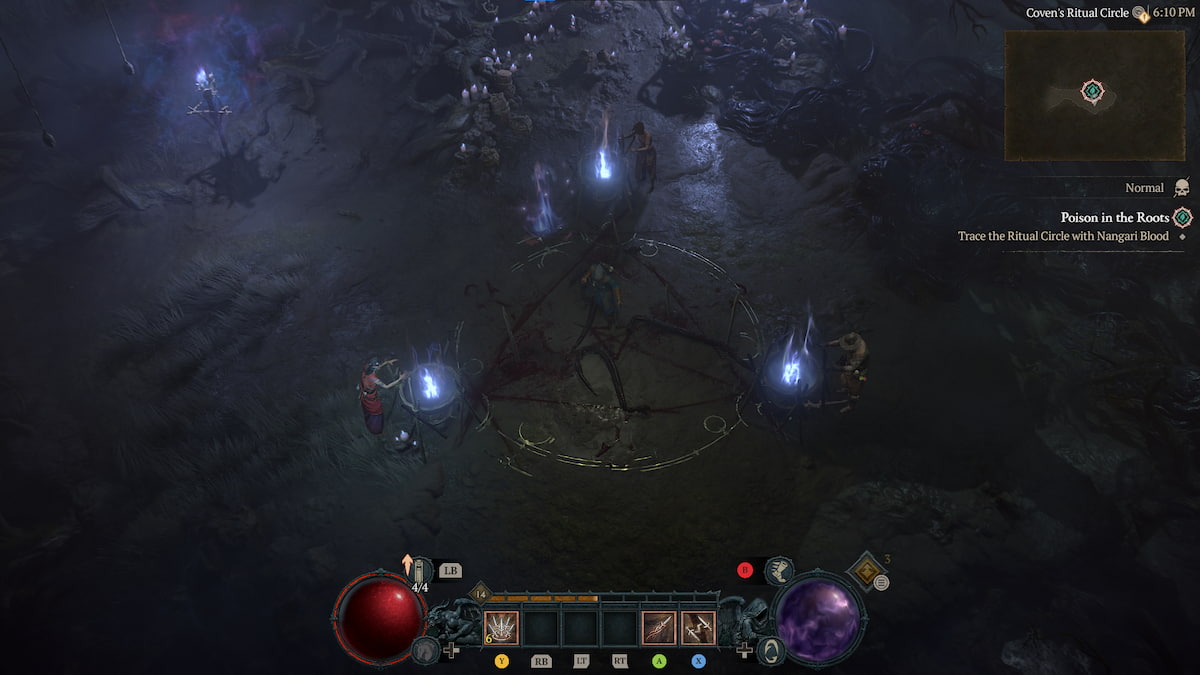Click the town portal swirl icon
This screenshot has height=675, width=1200.
[x=771, y=650]
